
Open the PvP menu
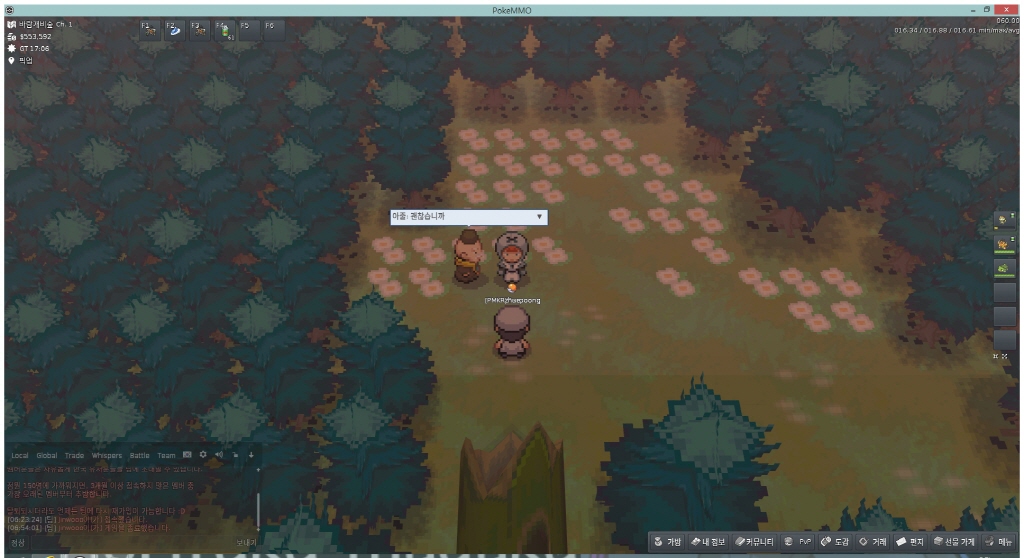click(802, 542)
